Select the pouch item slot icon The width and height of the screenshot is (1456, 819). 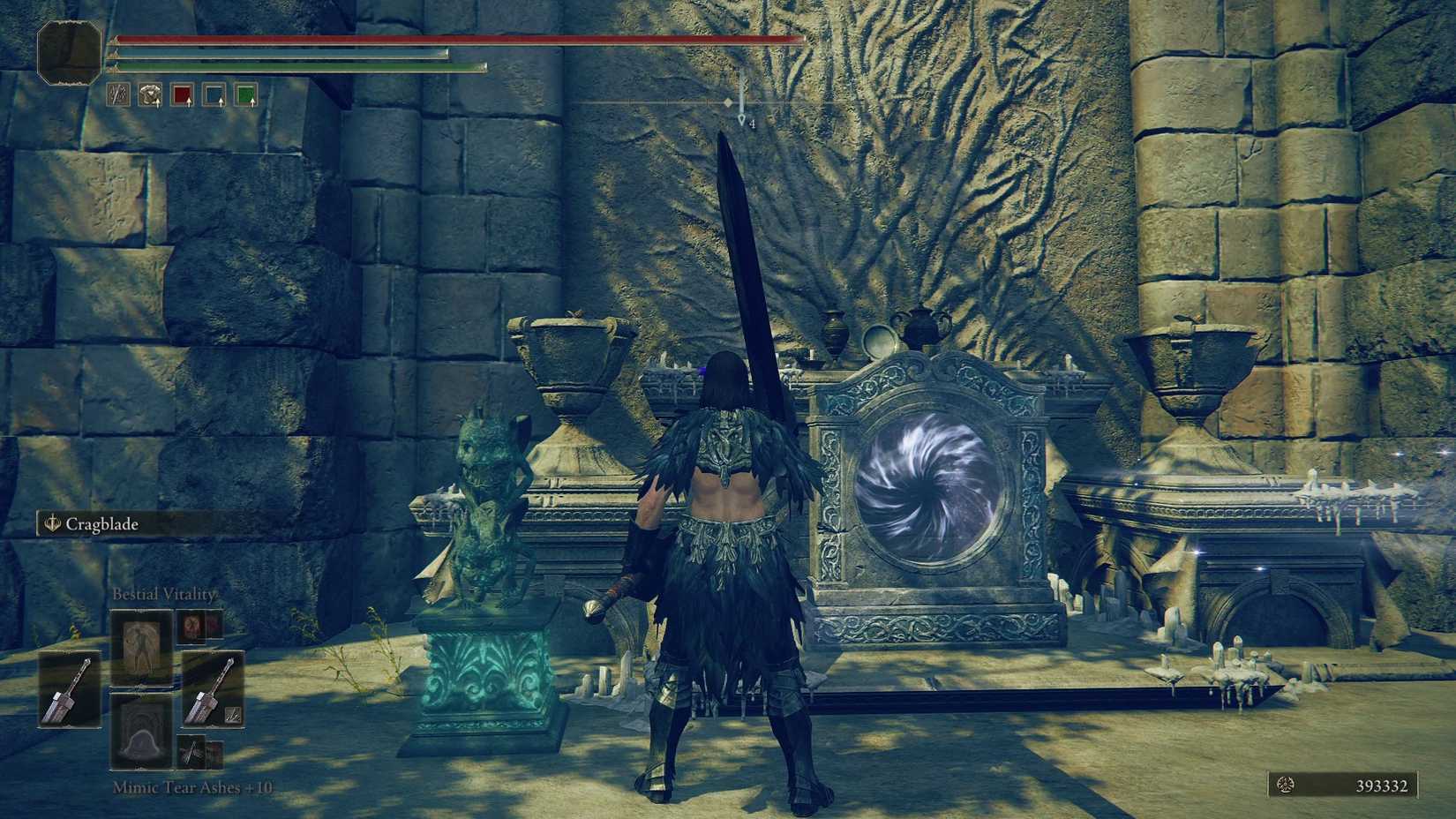click(150, 95)
